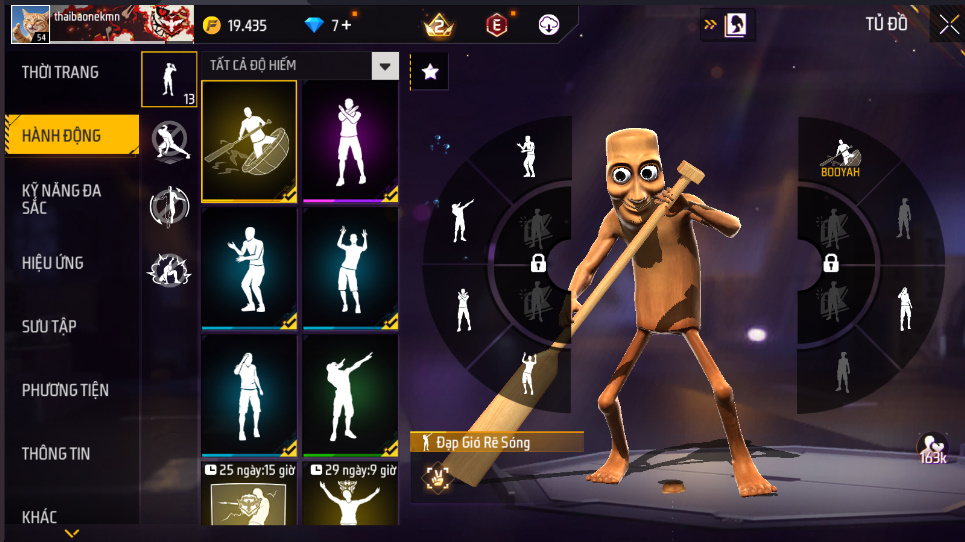Open the rank badge with number 2
965x542 pixels.
tap(438, 25)
